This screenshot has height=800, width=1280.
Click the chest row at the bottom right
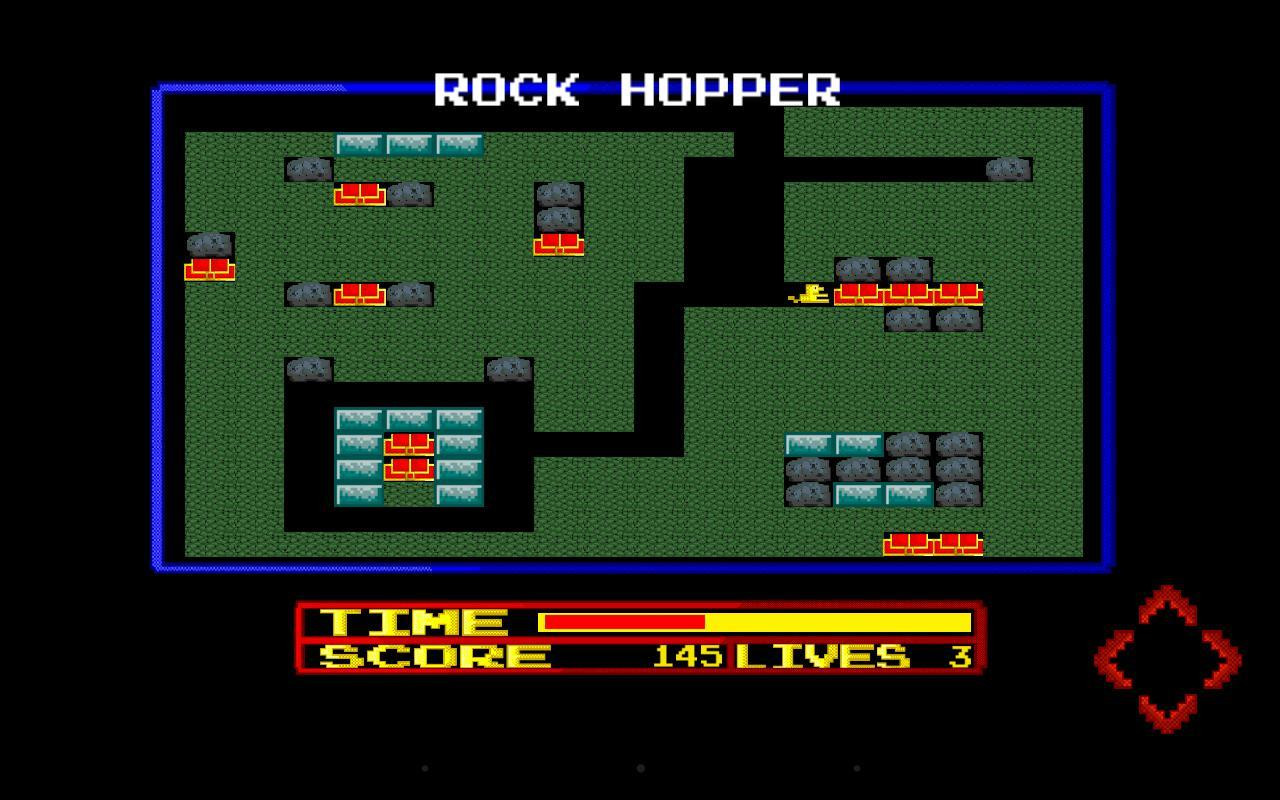tap(934, 543)
